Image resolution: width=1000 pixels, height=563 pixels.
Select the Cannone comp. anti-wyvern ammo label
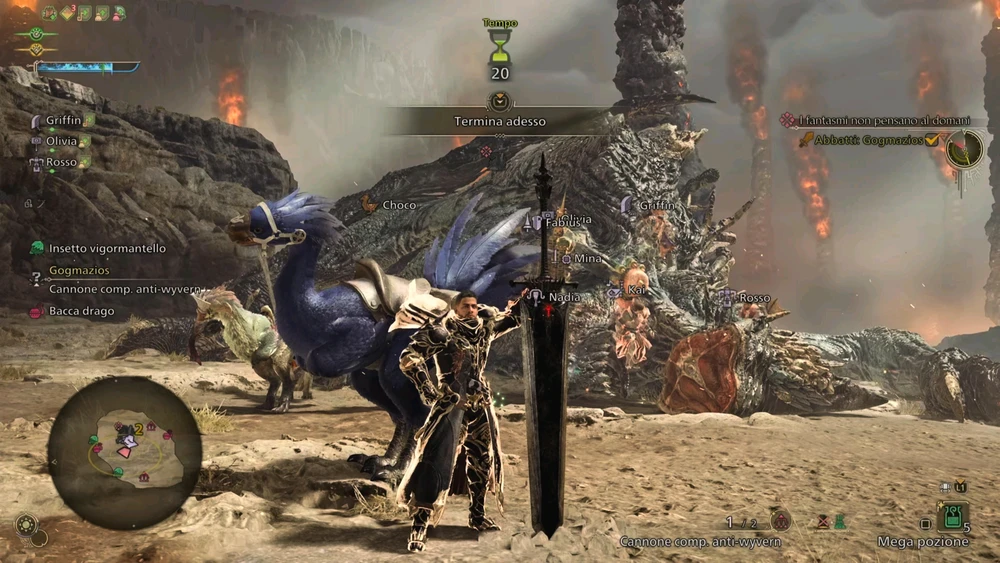[x=699, y=542]
